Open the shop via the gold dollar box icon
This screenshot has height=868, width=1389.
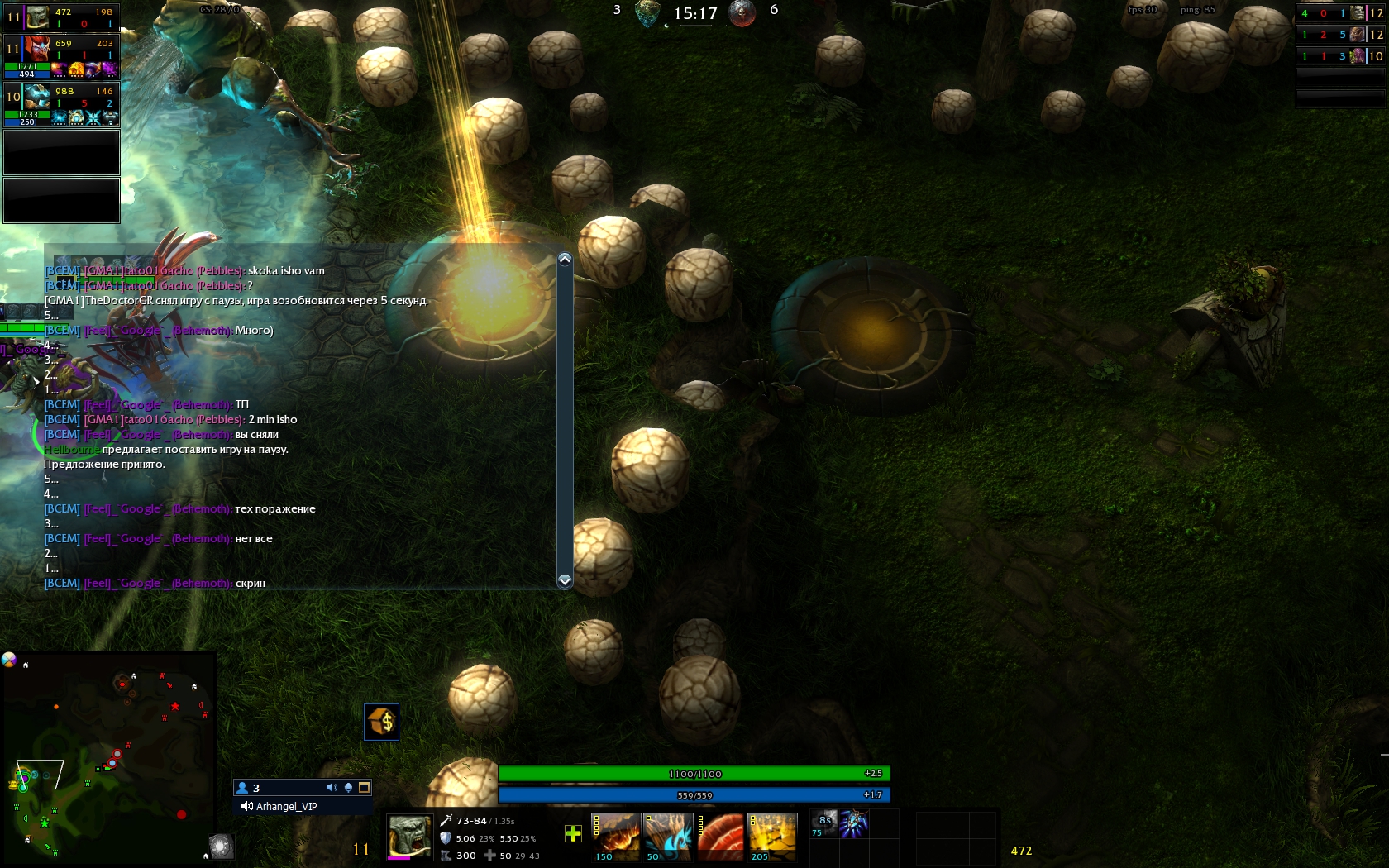point(381,722)
